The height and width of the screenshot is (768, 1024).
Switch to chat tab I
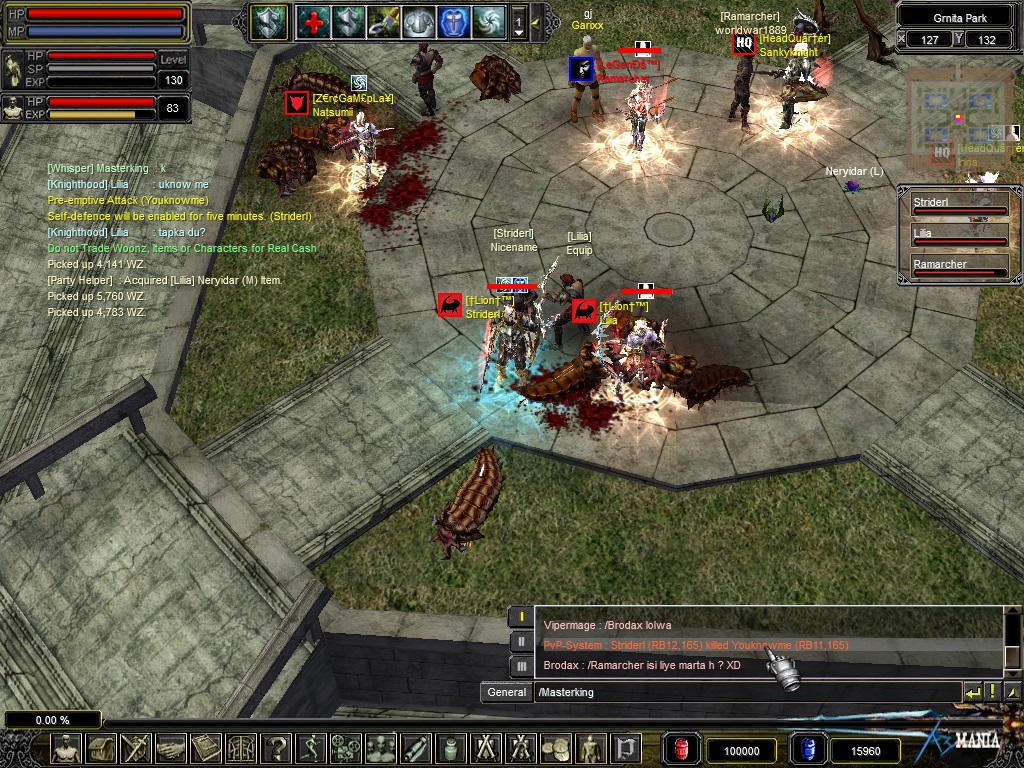[x=520, y=617]
